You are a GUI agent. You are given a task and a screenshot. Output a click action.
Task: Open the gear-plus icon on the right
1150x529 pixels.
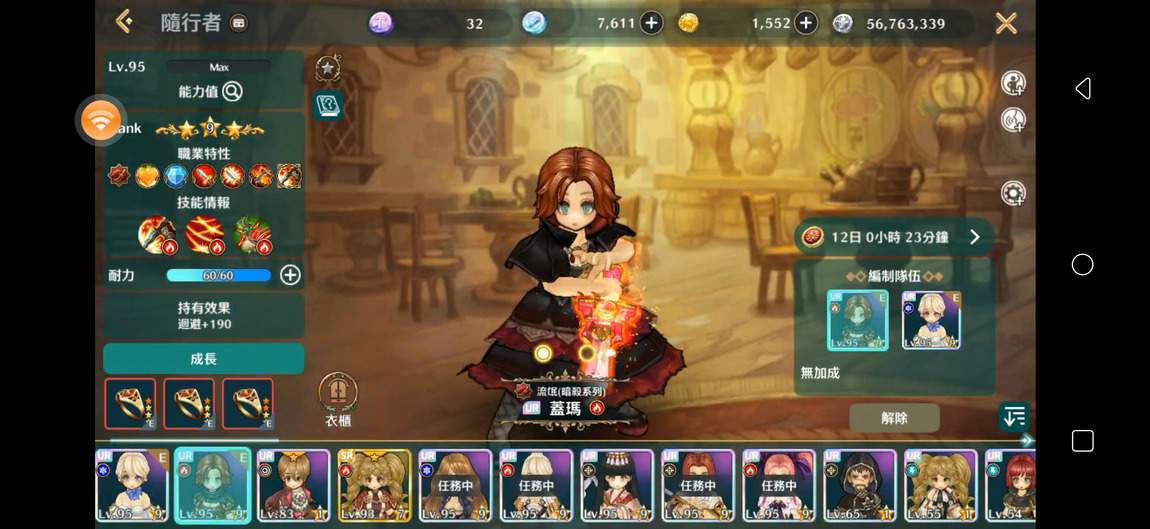(1013, 193)
